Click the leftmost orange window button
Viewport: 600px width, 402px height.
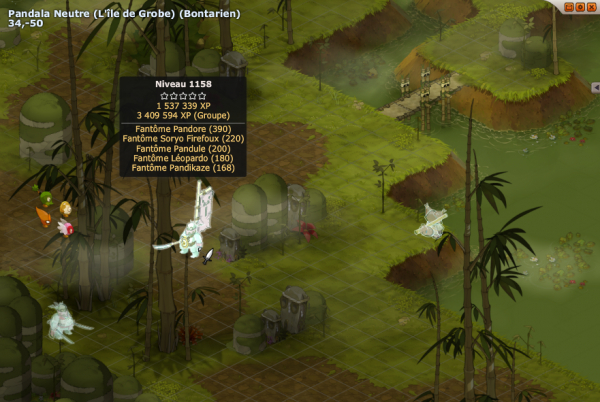pyautogui.click(x=568, y=7)
